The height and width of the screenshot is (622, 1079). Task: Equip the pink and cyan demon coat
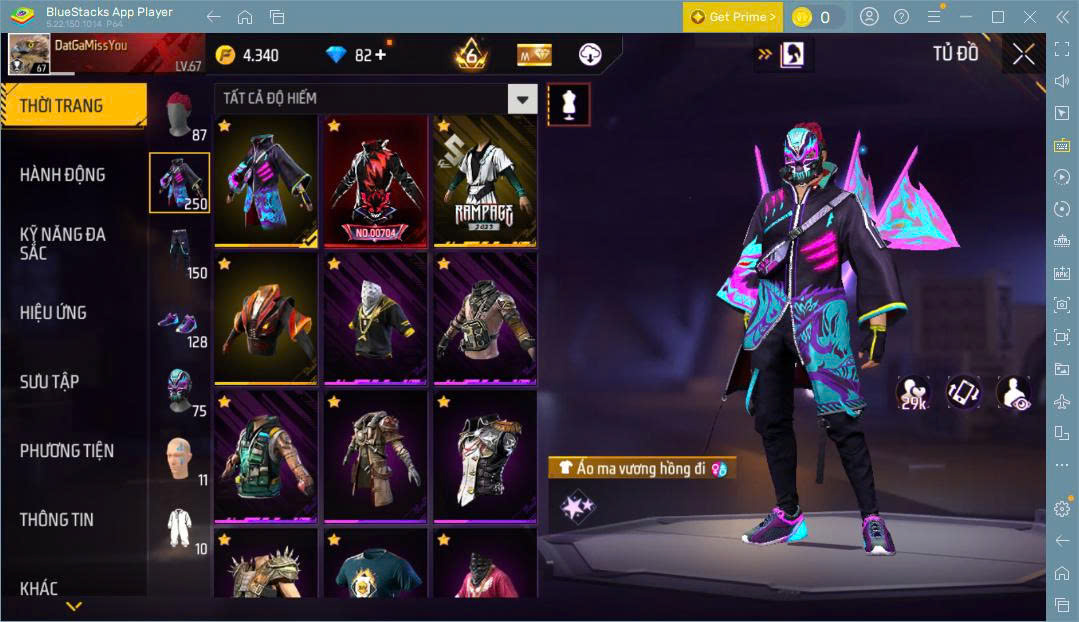[266, 181]
